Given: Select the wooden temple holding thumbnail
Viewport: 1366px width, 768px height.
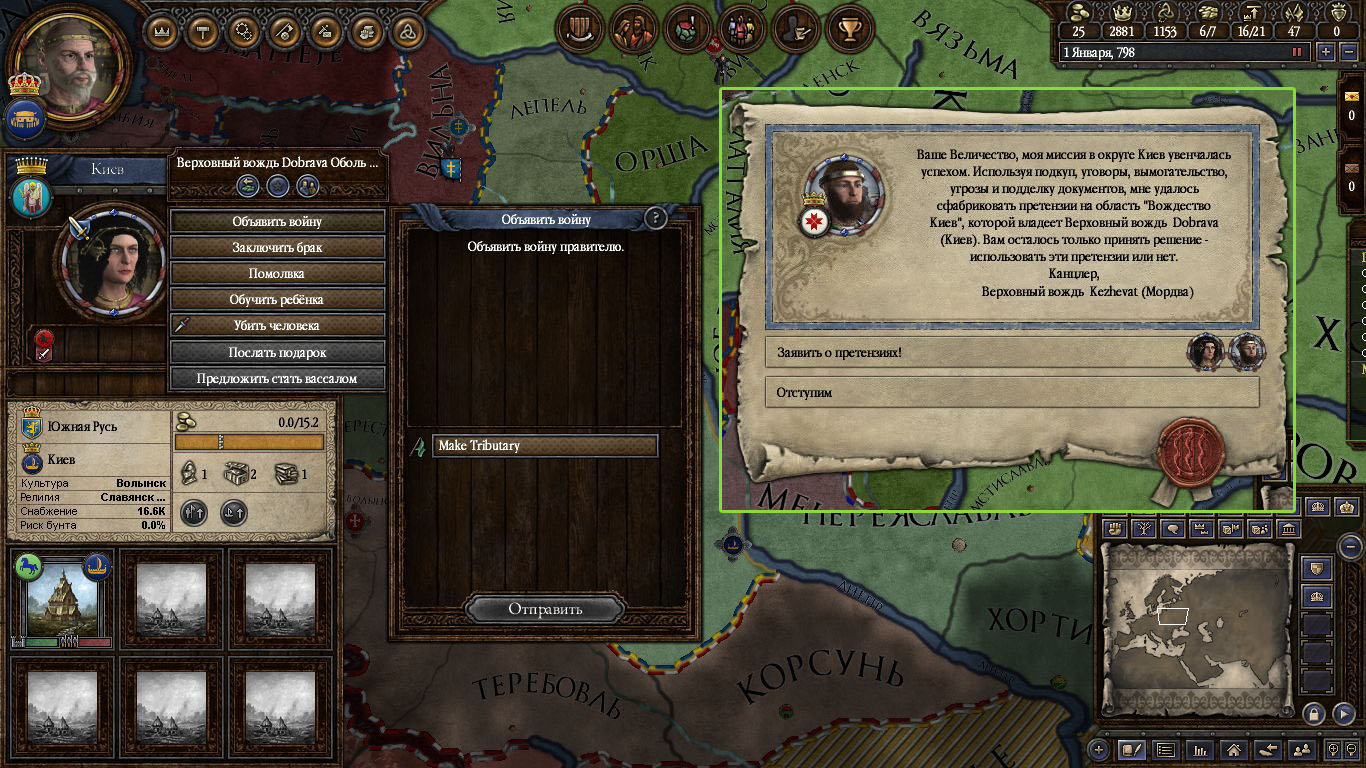Looking at the screenshot, I should (62, 597).
